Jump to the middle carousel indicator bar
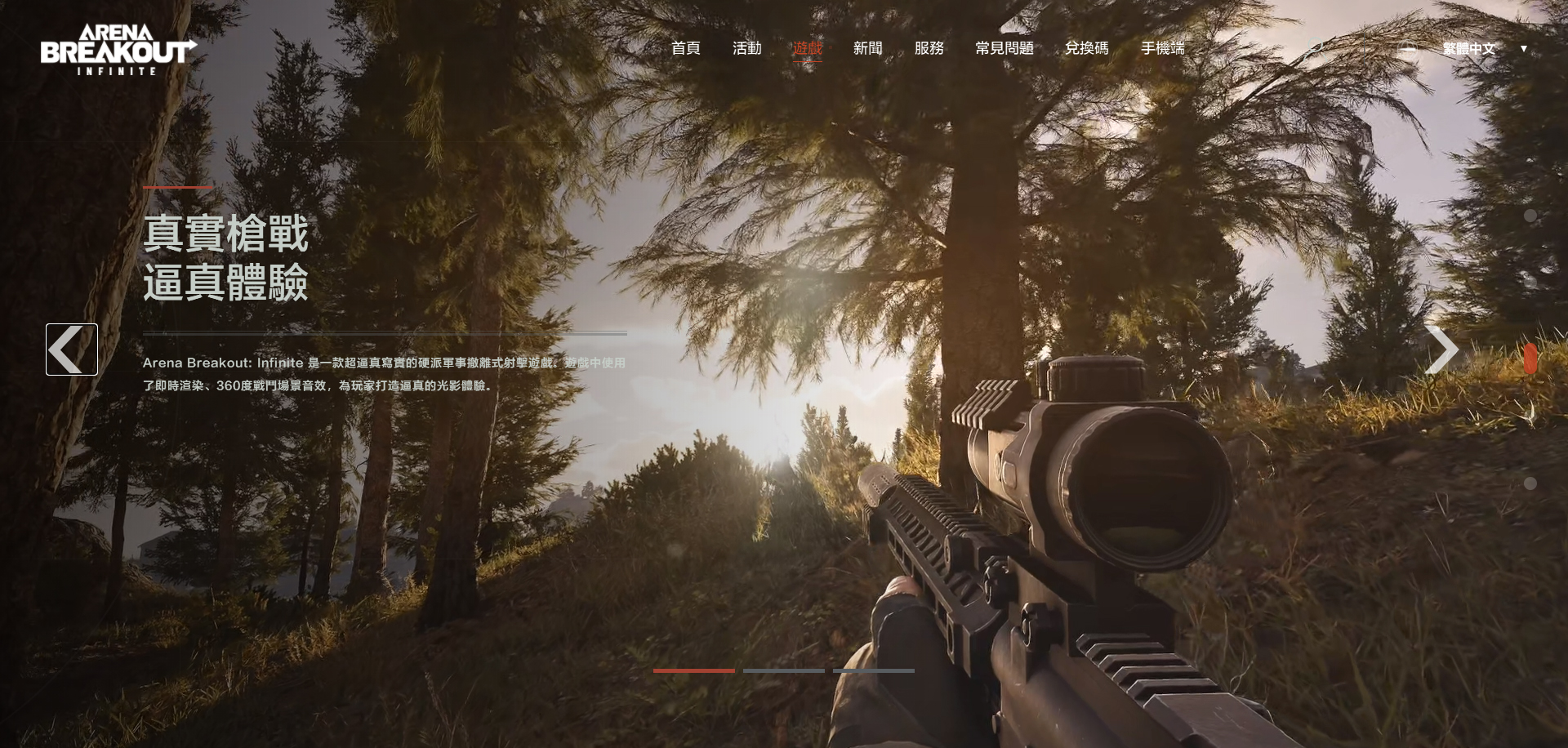Viewport: 1568px width, 748px height. (x=783, y=670)
